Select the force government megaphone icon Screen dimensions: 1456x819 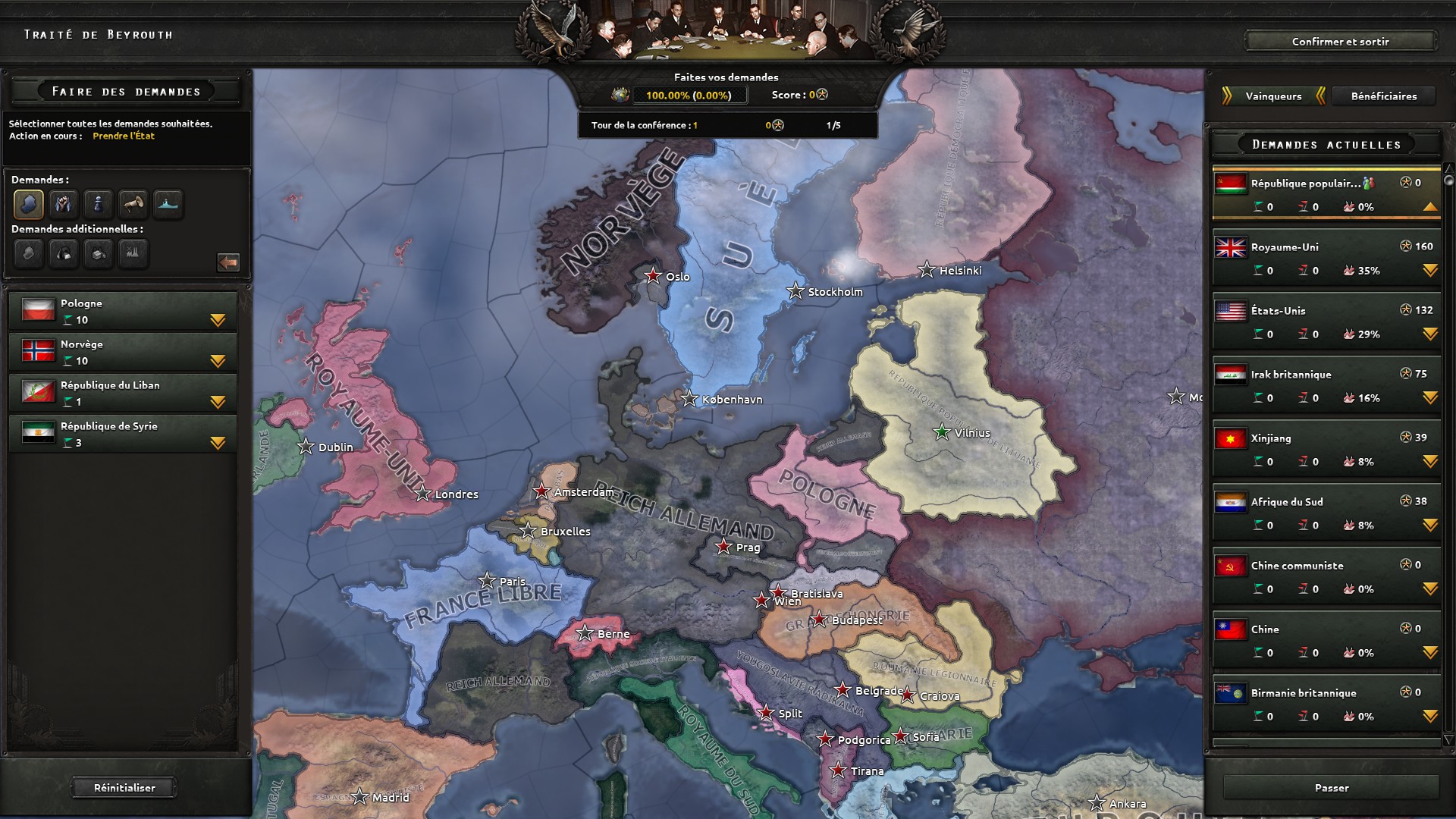(x=133, y=204)
